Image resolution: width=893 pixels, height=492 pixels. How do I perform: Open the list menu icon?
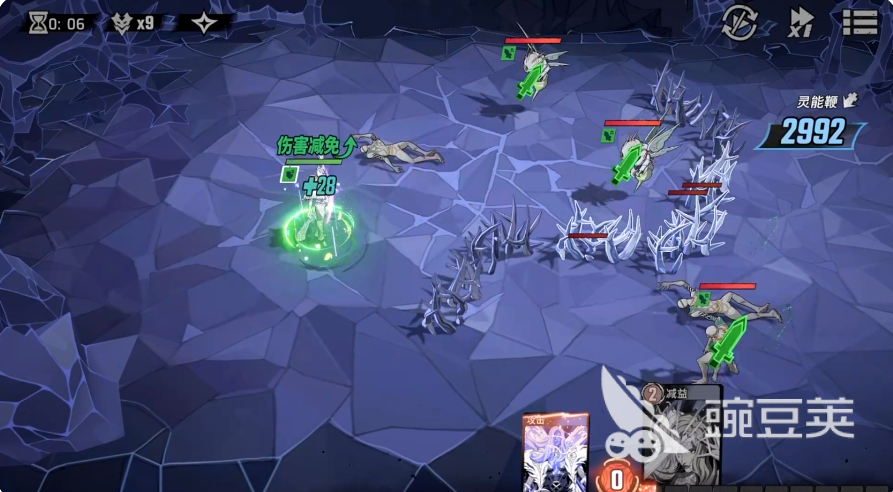(x=860, y=22)
